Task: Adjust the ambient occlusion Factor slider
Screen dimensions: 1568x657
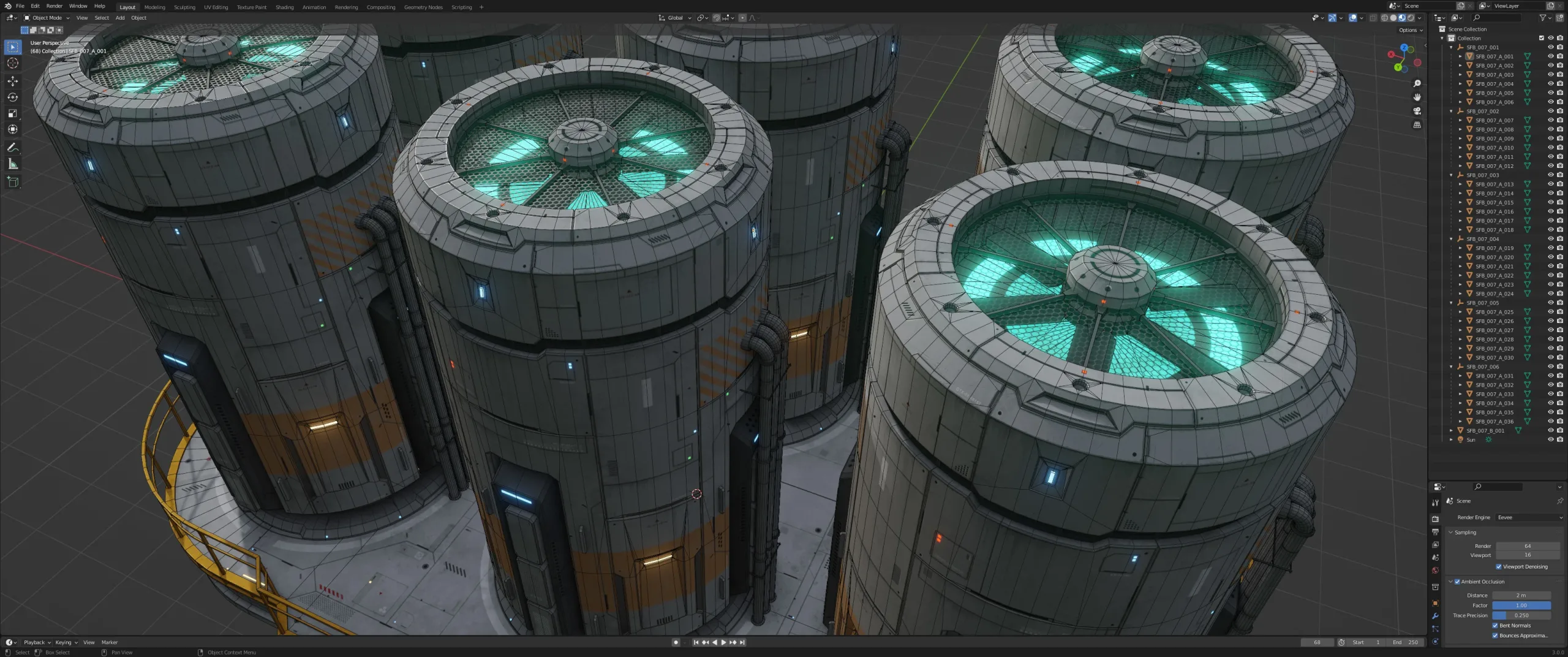Action: [x=1523, y=606]
